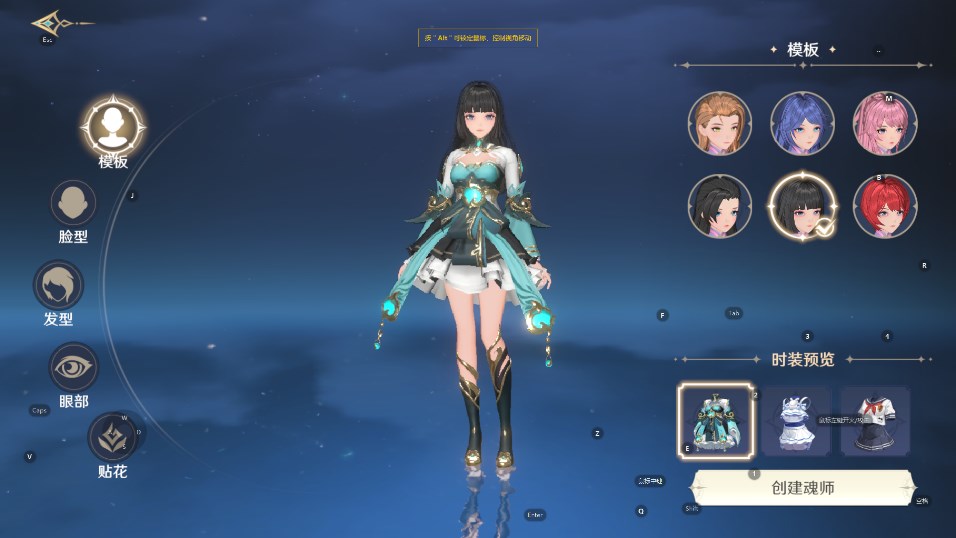
Task: Preview the white and navy dress costume
Action: (796, 420)
